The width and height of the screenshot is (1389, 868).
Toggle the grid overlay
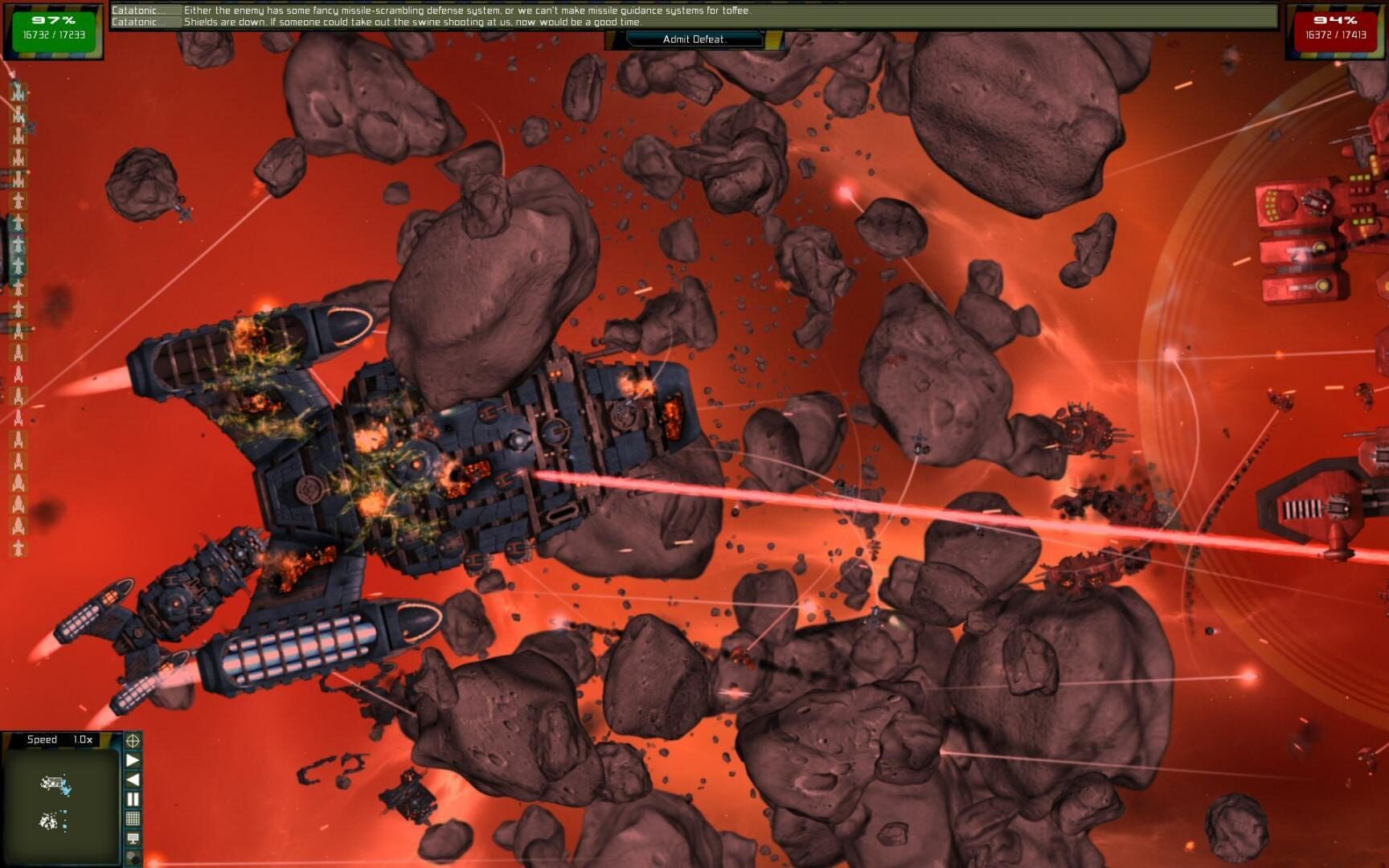point(133,817)
